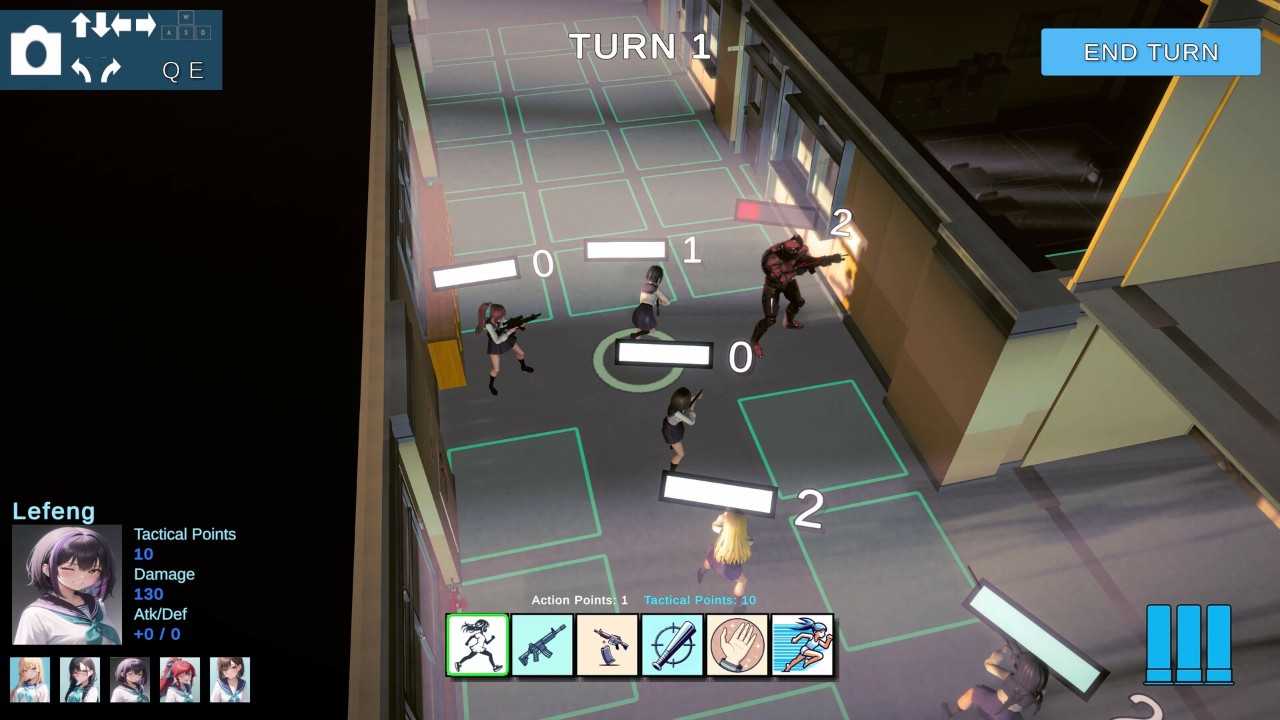This screenshot has height=720, width=1280.
Task: Click the END TURN button
Action: pos(1150,52)
